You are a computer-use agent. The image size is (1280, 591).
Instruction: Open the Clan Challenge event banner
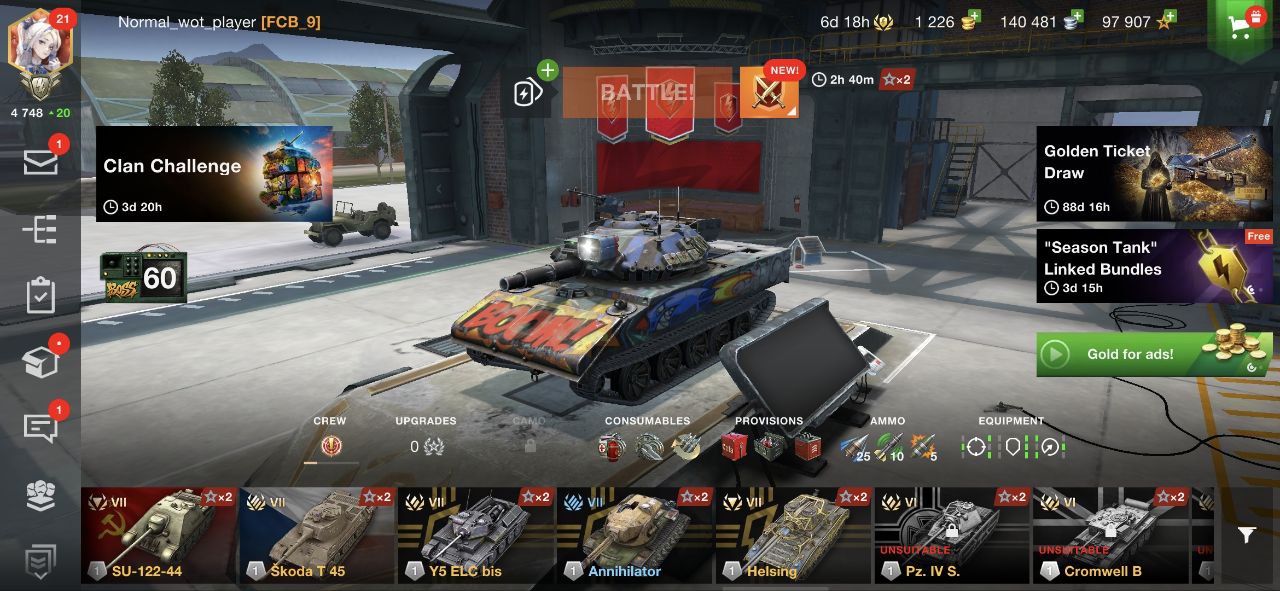tap(214, 174)
